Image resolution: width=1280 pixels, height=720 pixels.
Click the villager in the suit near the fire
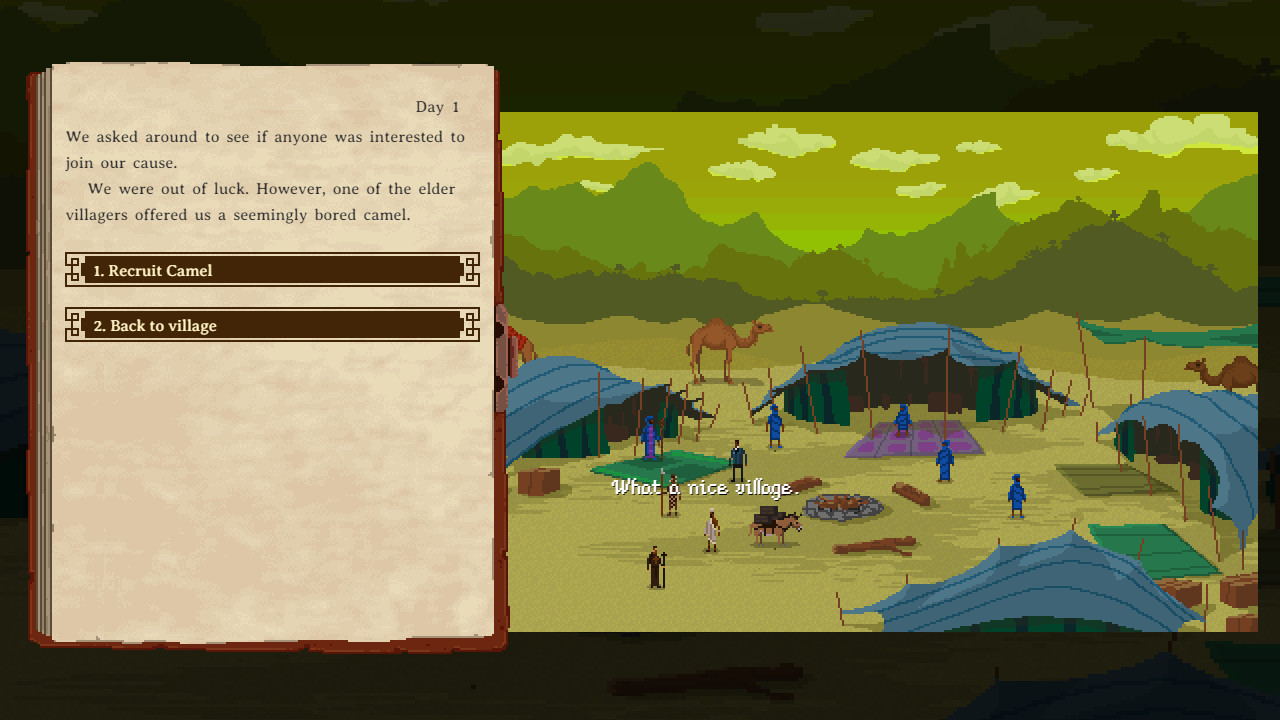click(x=738, y=460)
